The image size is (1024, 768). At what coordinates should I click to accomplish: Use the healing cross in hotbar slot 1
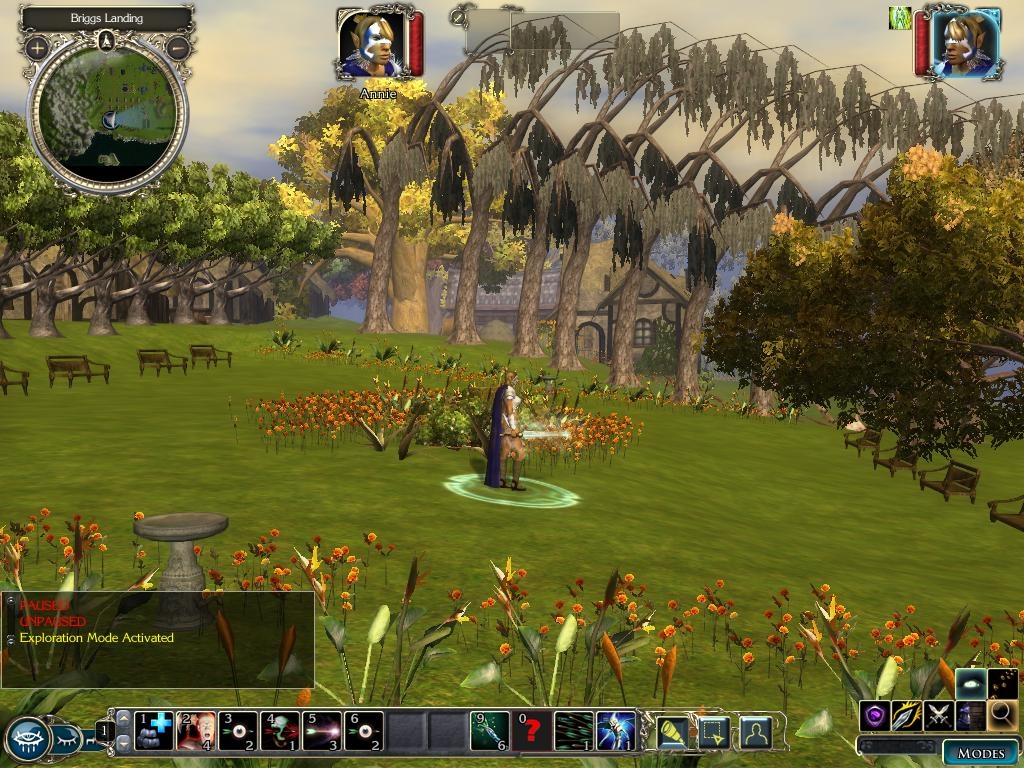coord(154,731)
